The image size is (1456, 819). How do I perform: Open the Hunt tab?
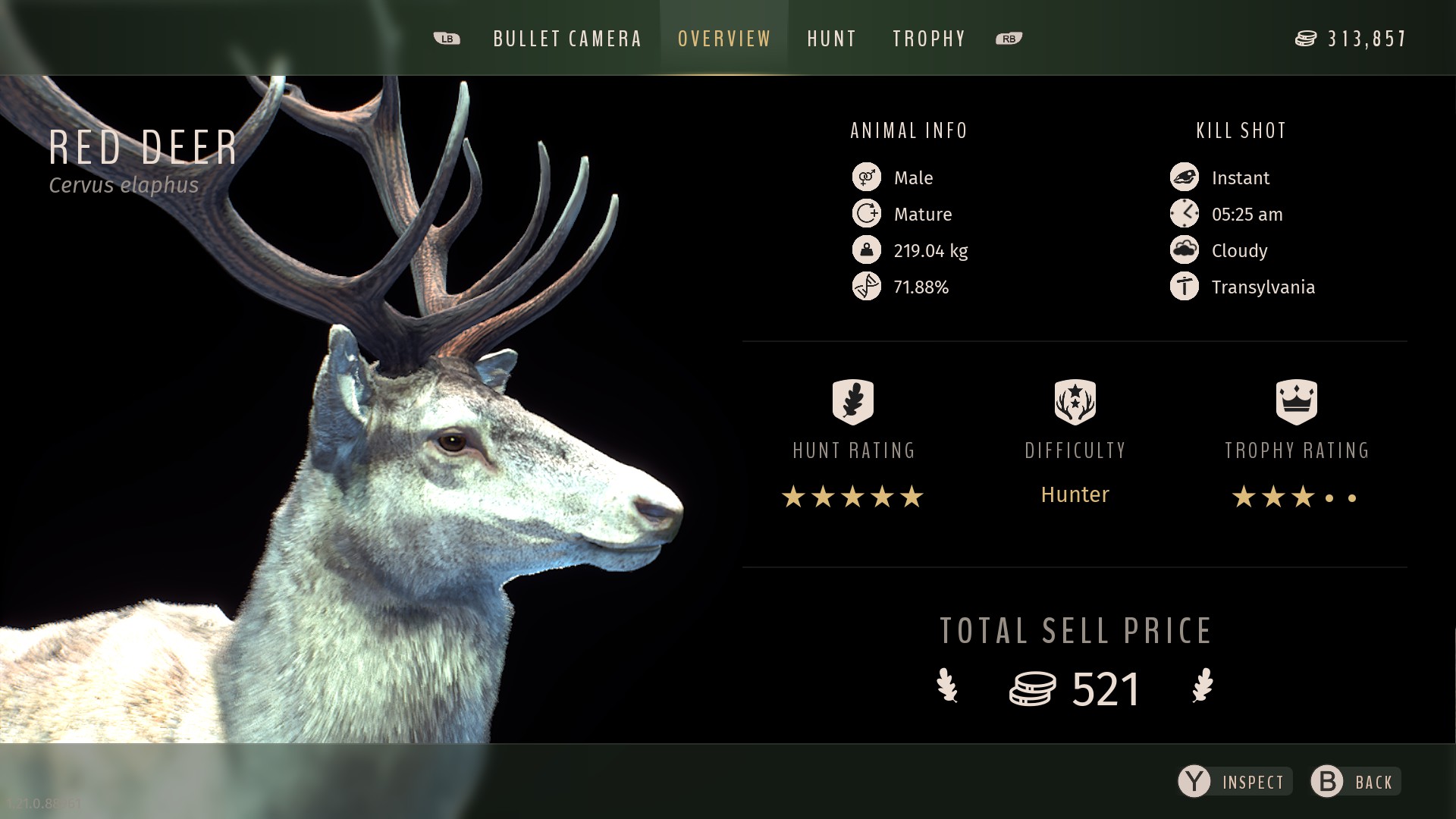(x=832, y=39)
